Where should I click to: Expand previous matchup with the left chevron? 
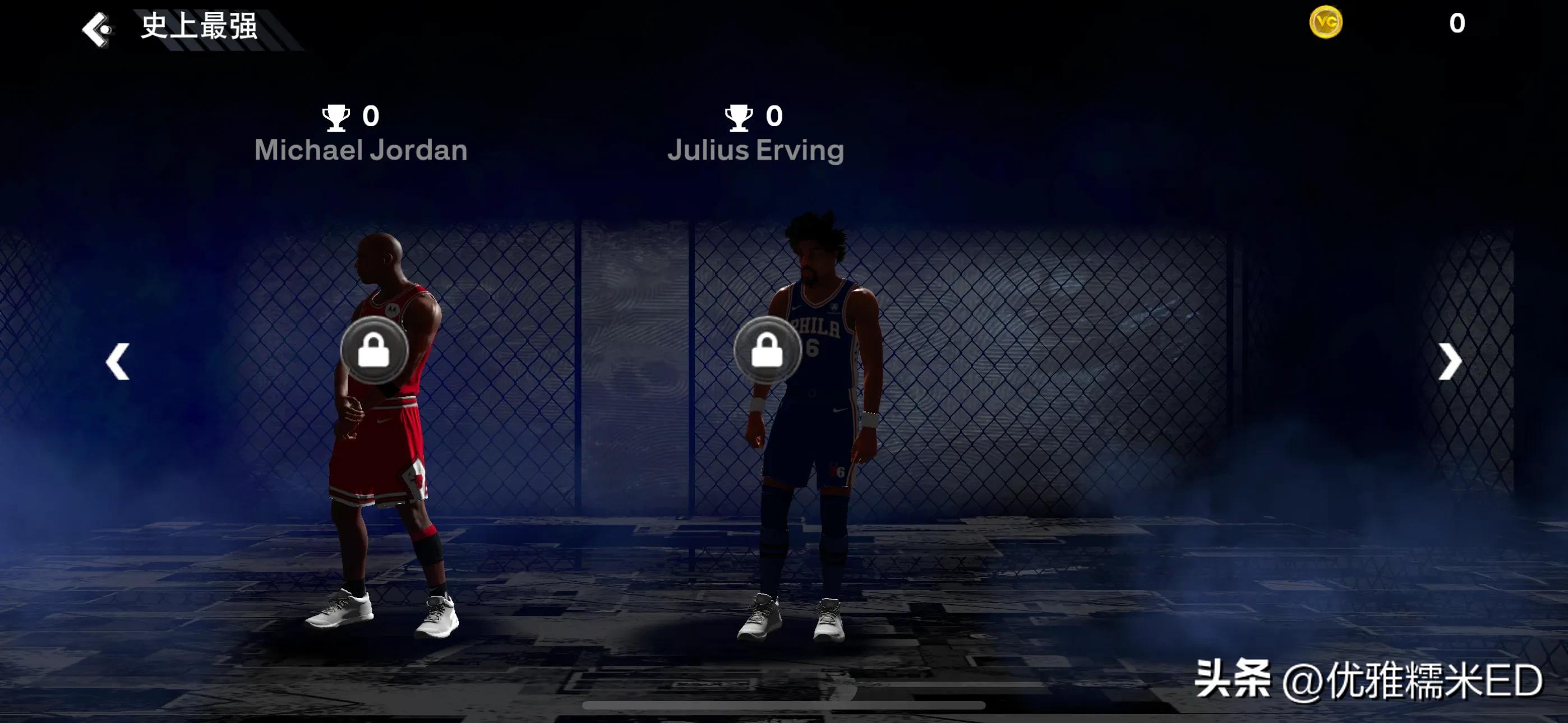(x=118, y=361)
